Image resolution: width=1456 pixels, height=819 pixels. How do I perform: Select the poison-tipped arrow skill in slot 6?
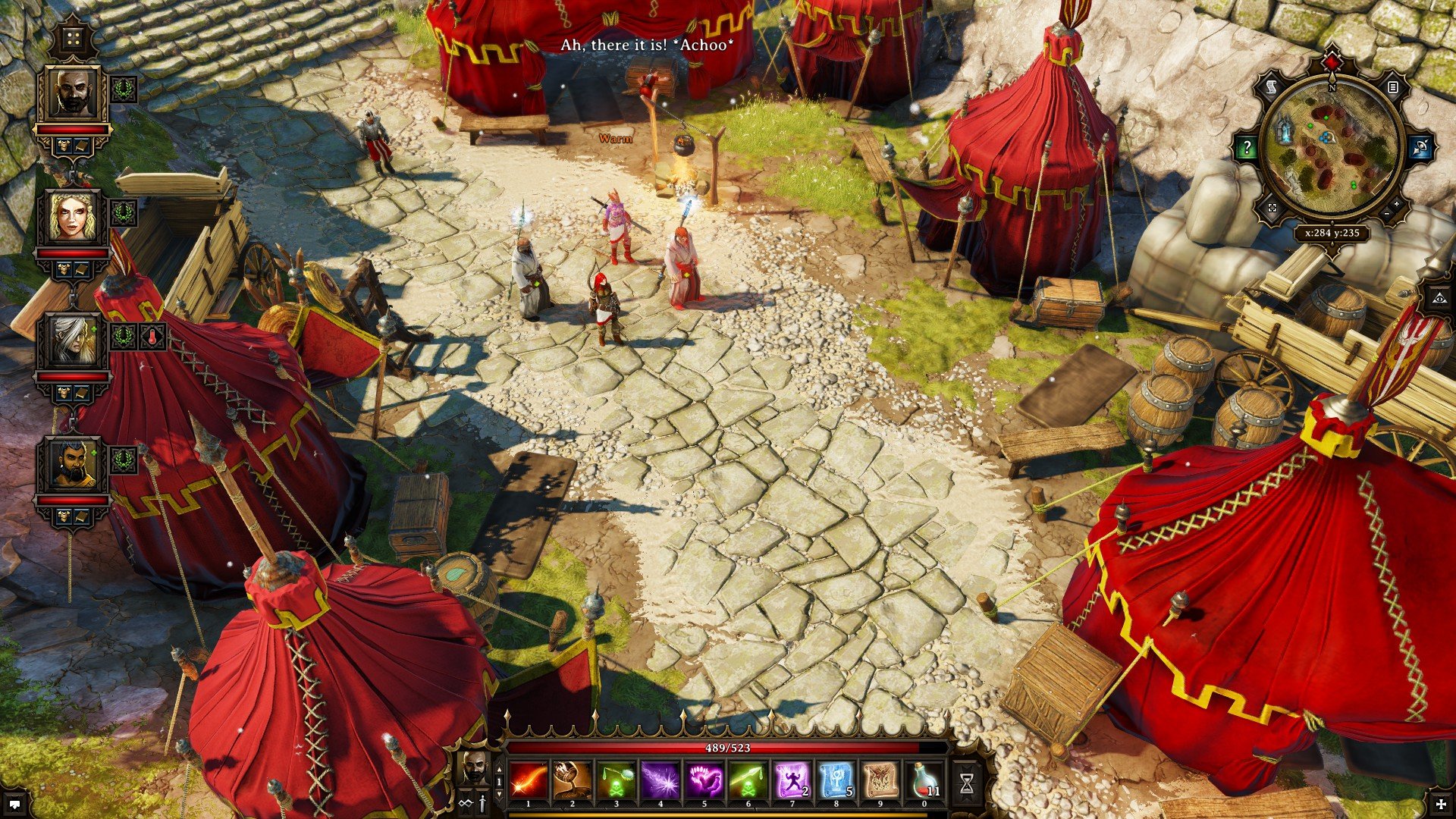pyautogui.click(x=749, y=780)
